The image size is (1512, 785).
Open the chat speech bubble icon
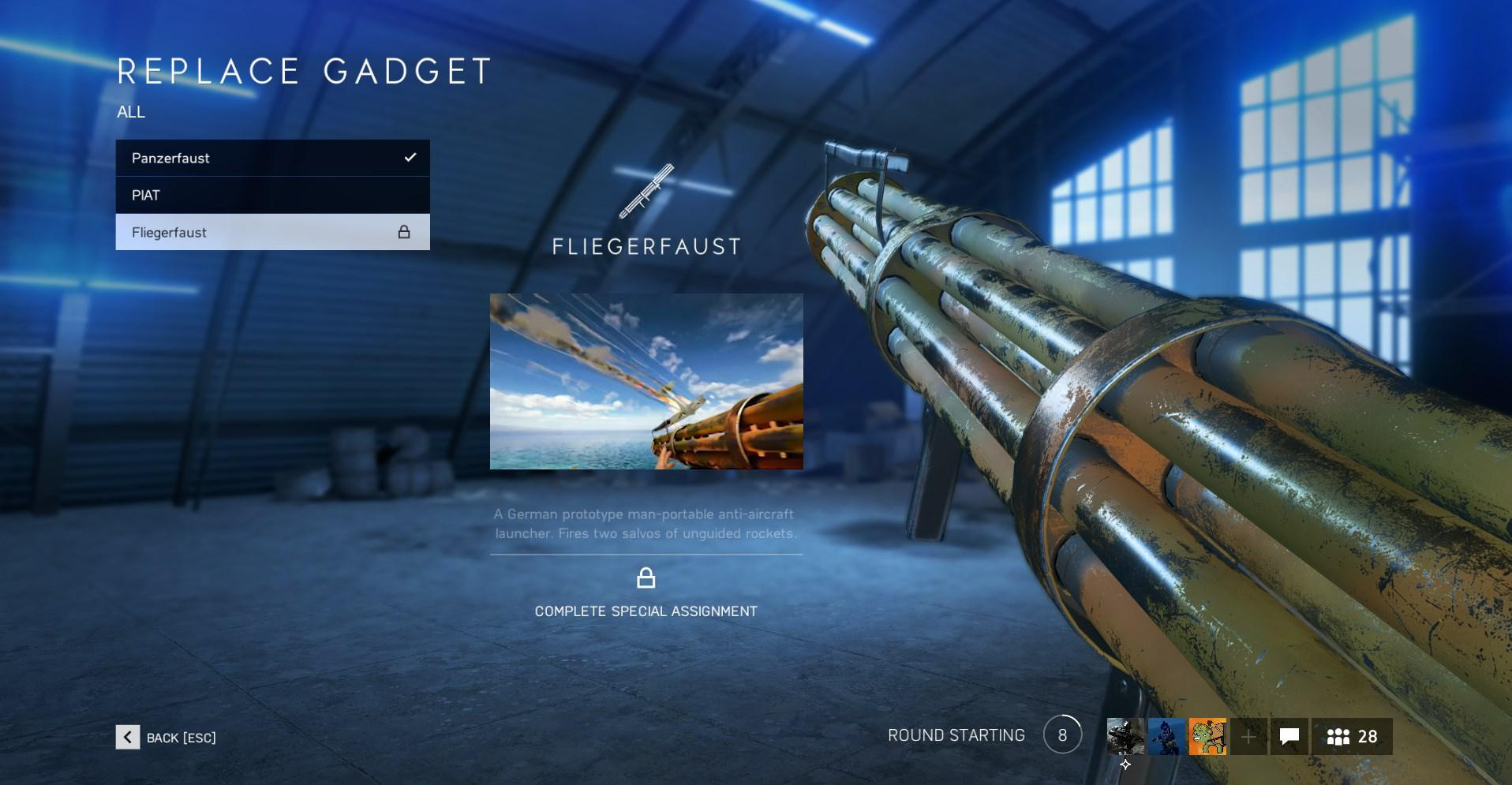pyautogui.click(x=1289, y=737)
